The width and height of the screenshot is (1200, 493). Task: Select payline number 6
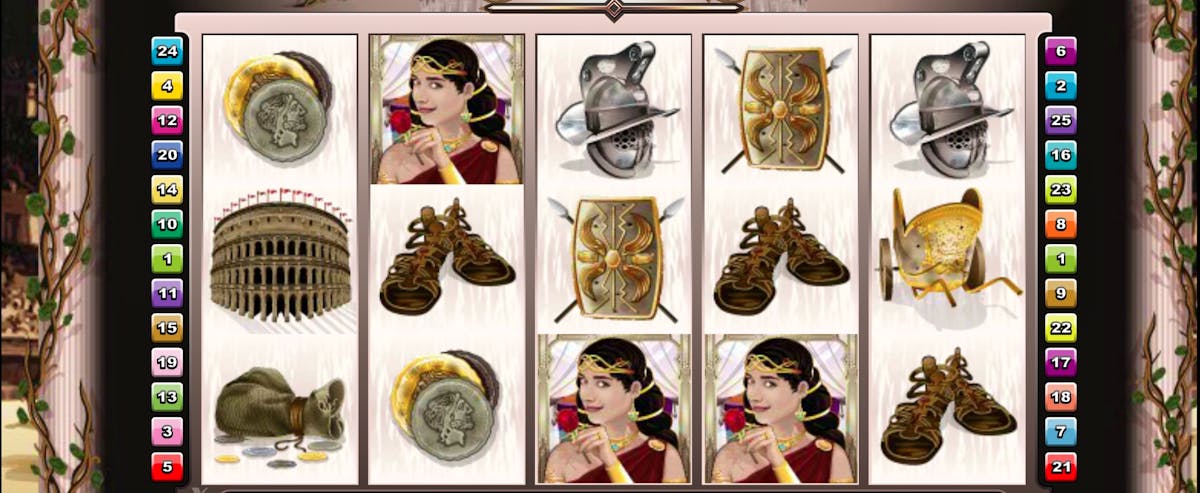[1060, 50]
